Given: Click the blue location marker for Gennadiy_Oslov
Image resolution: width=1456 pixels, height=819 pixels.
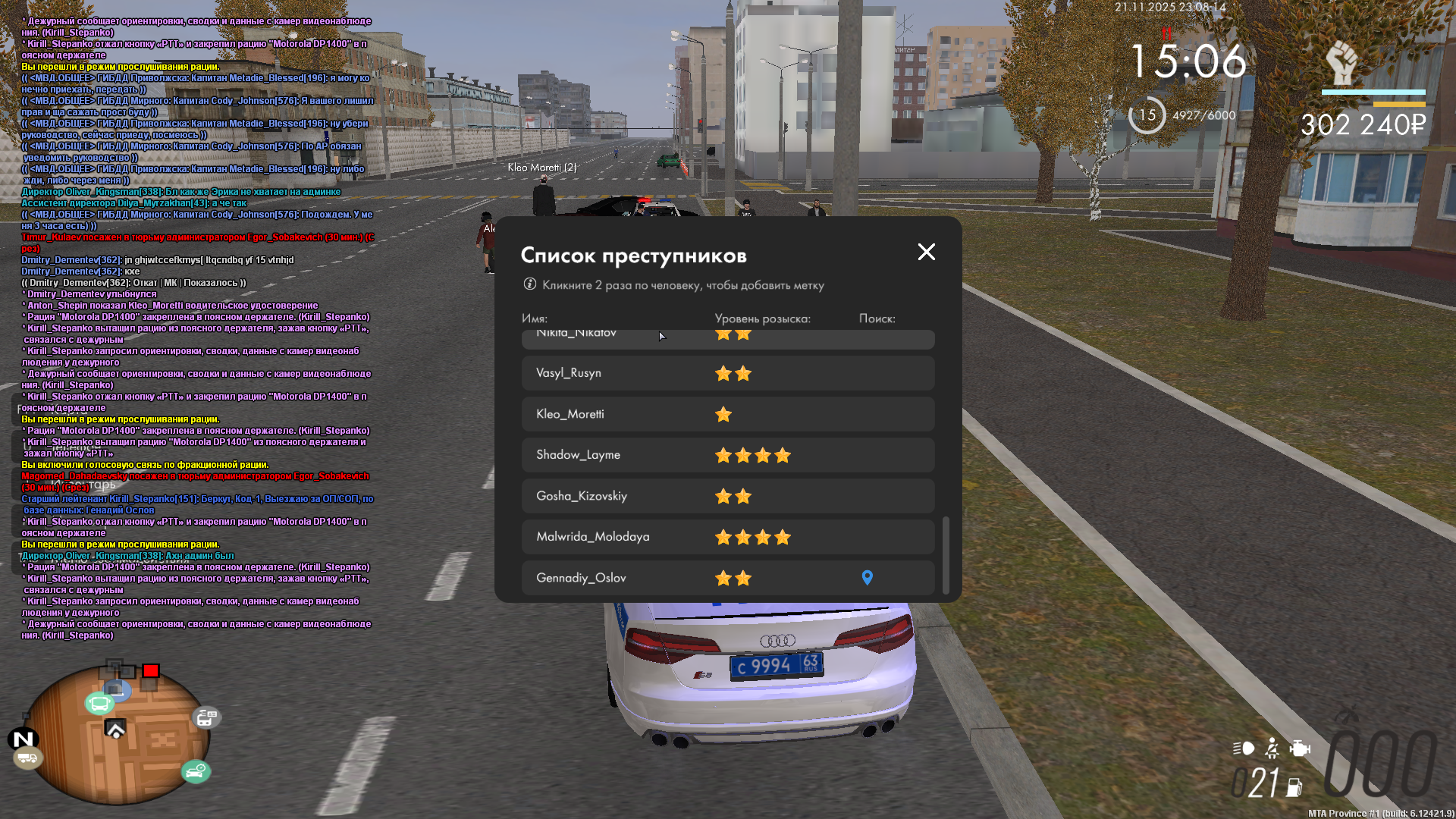Looking at the screenshot, I should click(x=868, y=578).
